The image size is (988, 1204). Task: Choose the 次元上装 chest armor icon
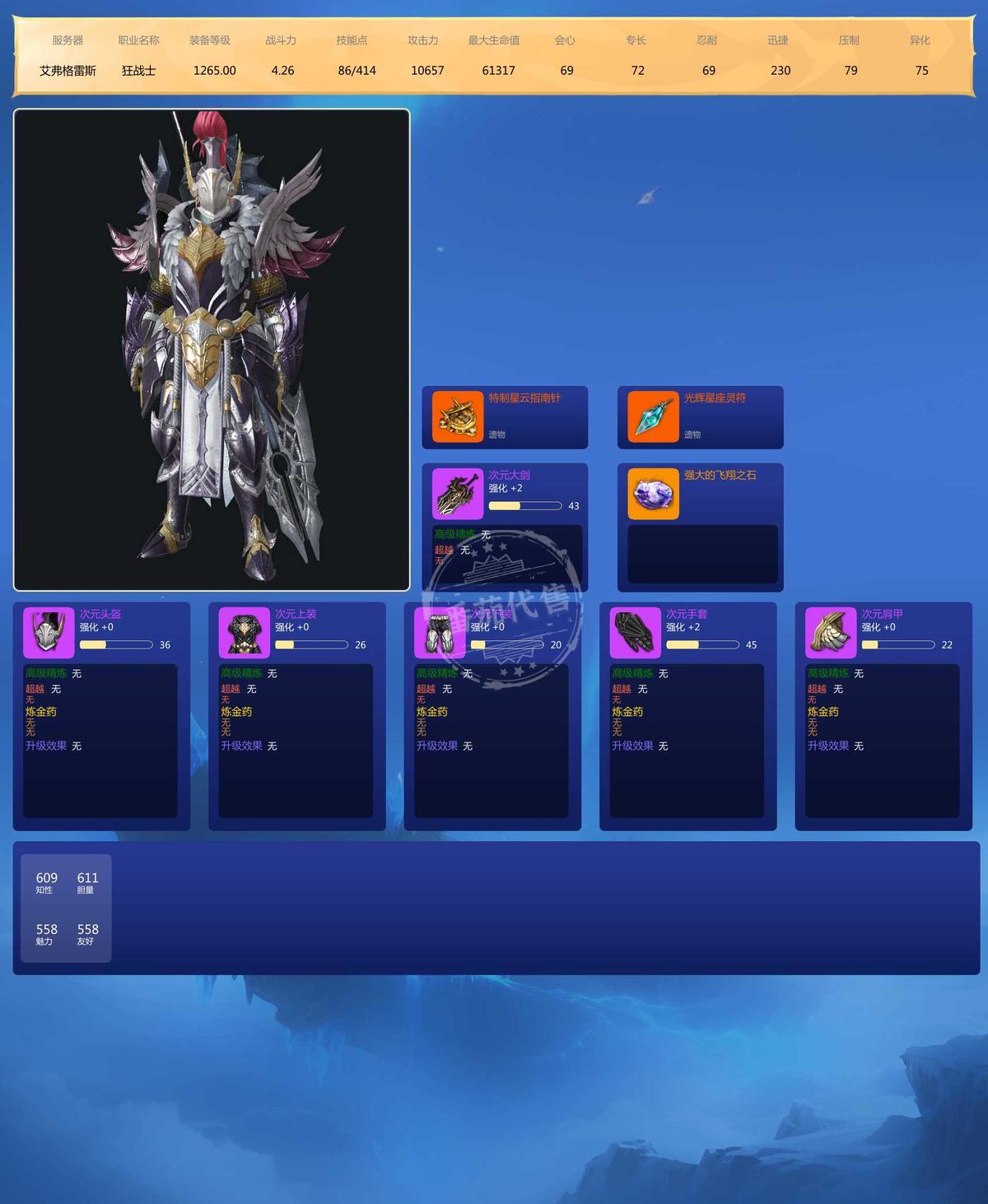(x=245, y=633)
